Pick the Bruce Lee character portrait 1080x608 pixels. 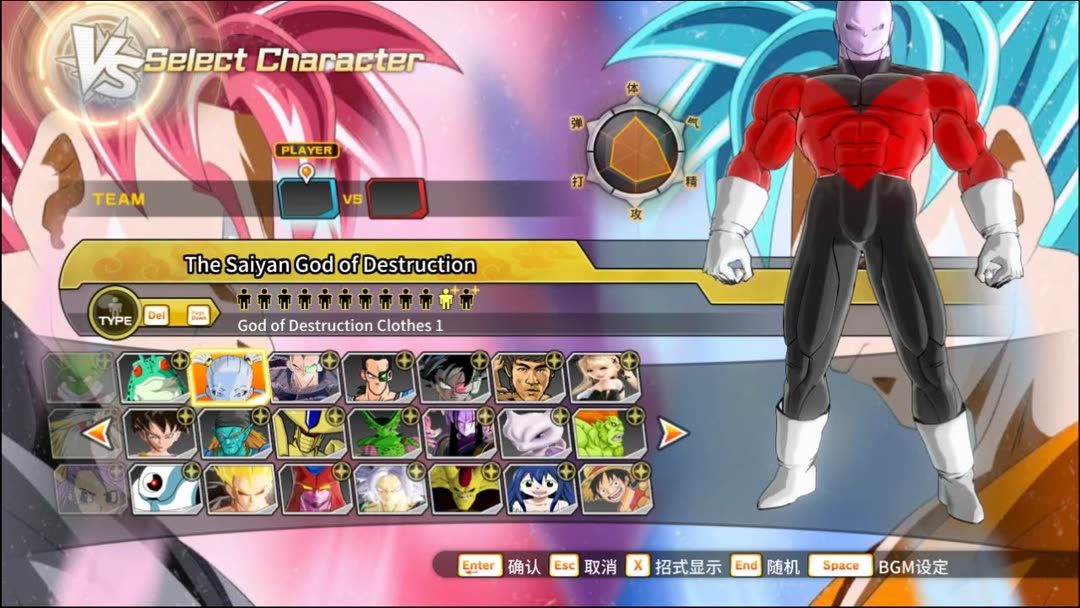coord(529,376)
